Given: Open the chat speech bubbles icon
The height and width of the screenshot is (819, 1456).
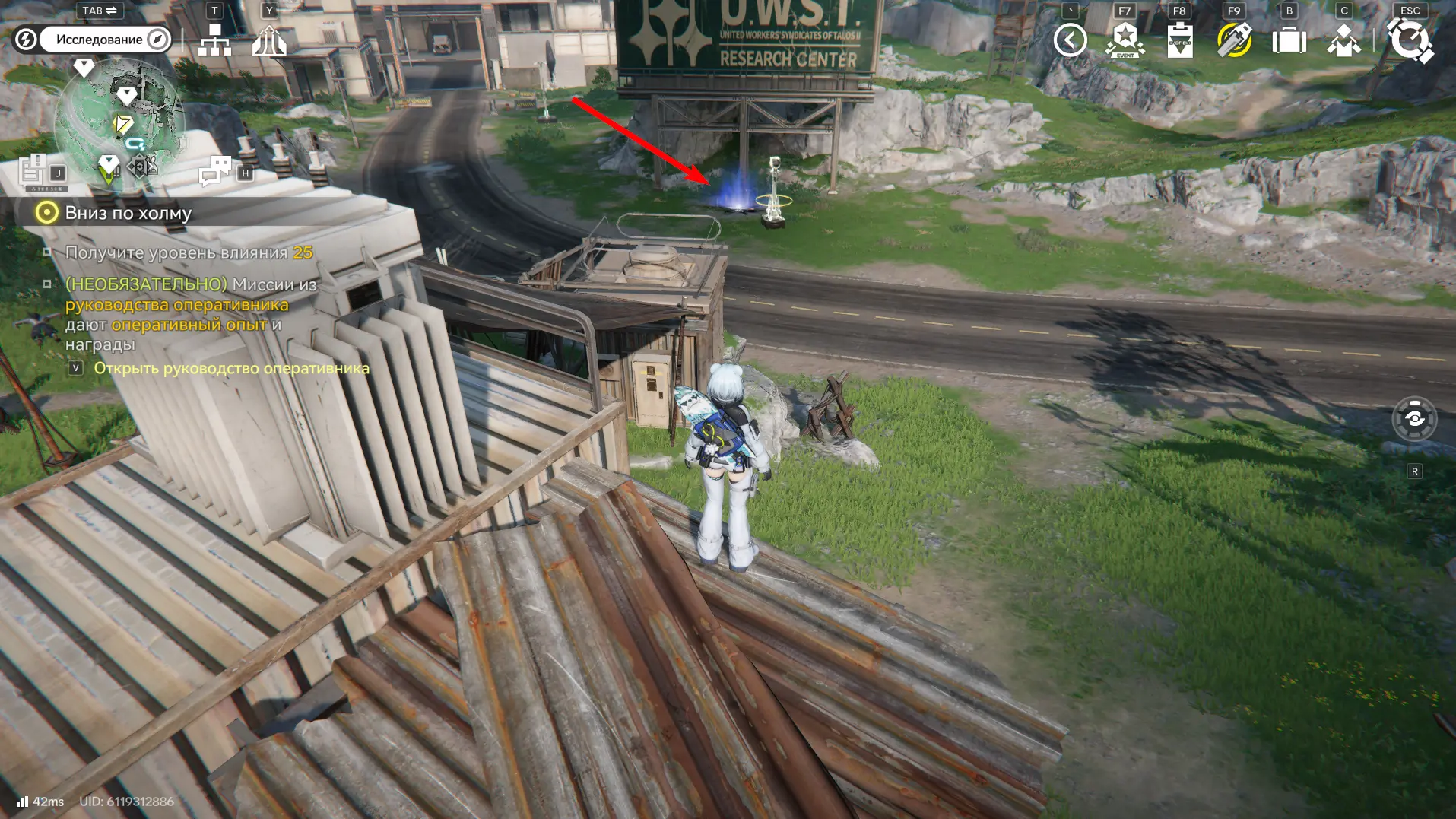Looking at the screenshot, I should click(x=215, y=171).
